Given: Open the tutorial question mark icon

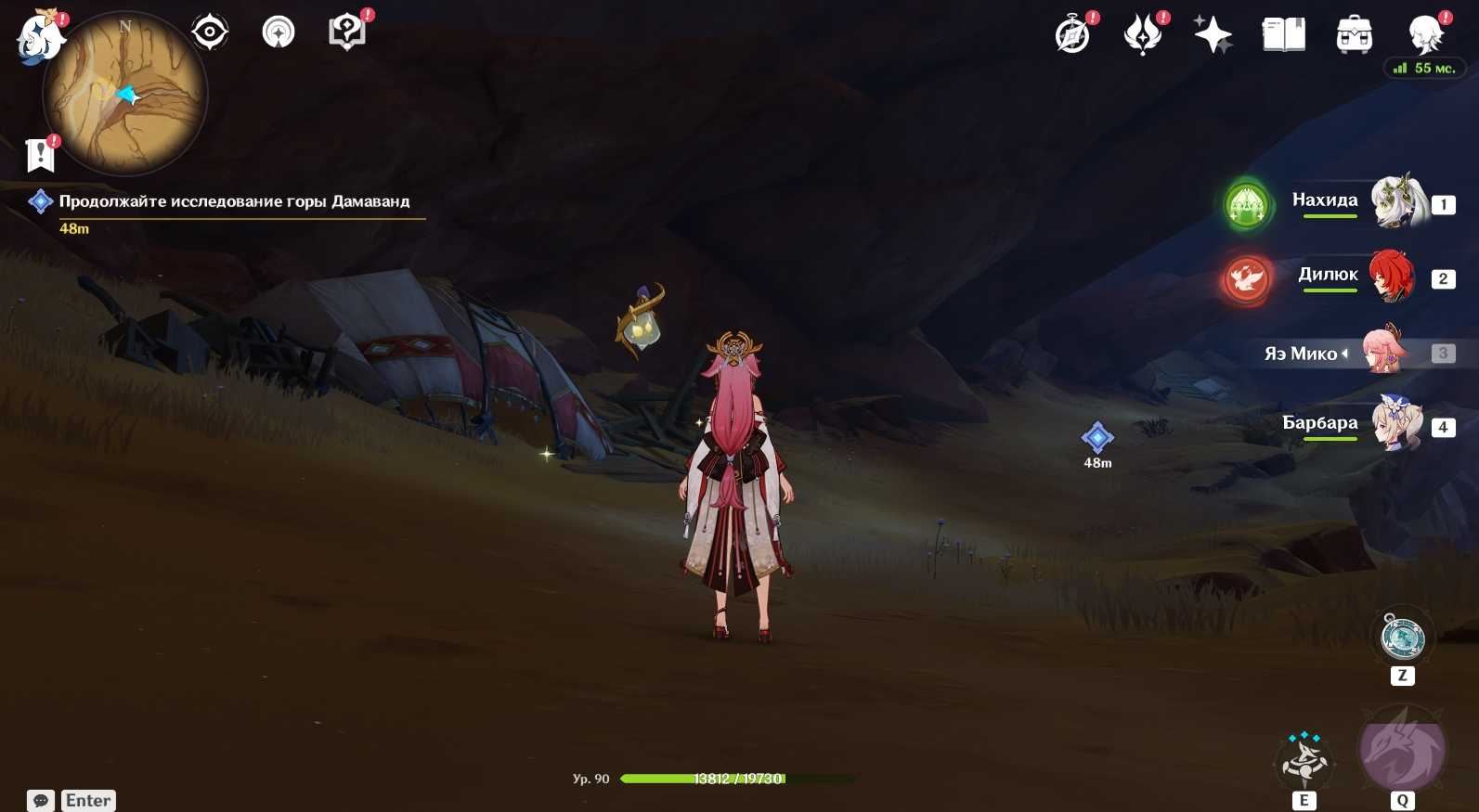Looking at the screenshot, I should click(347, 32).
